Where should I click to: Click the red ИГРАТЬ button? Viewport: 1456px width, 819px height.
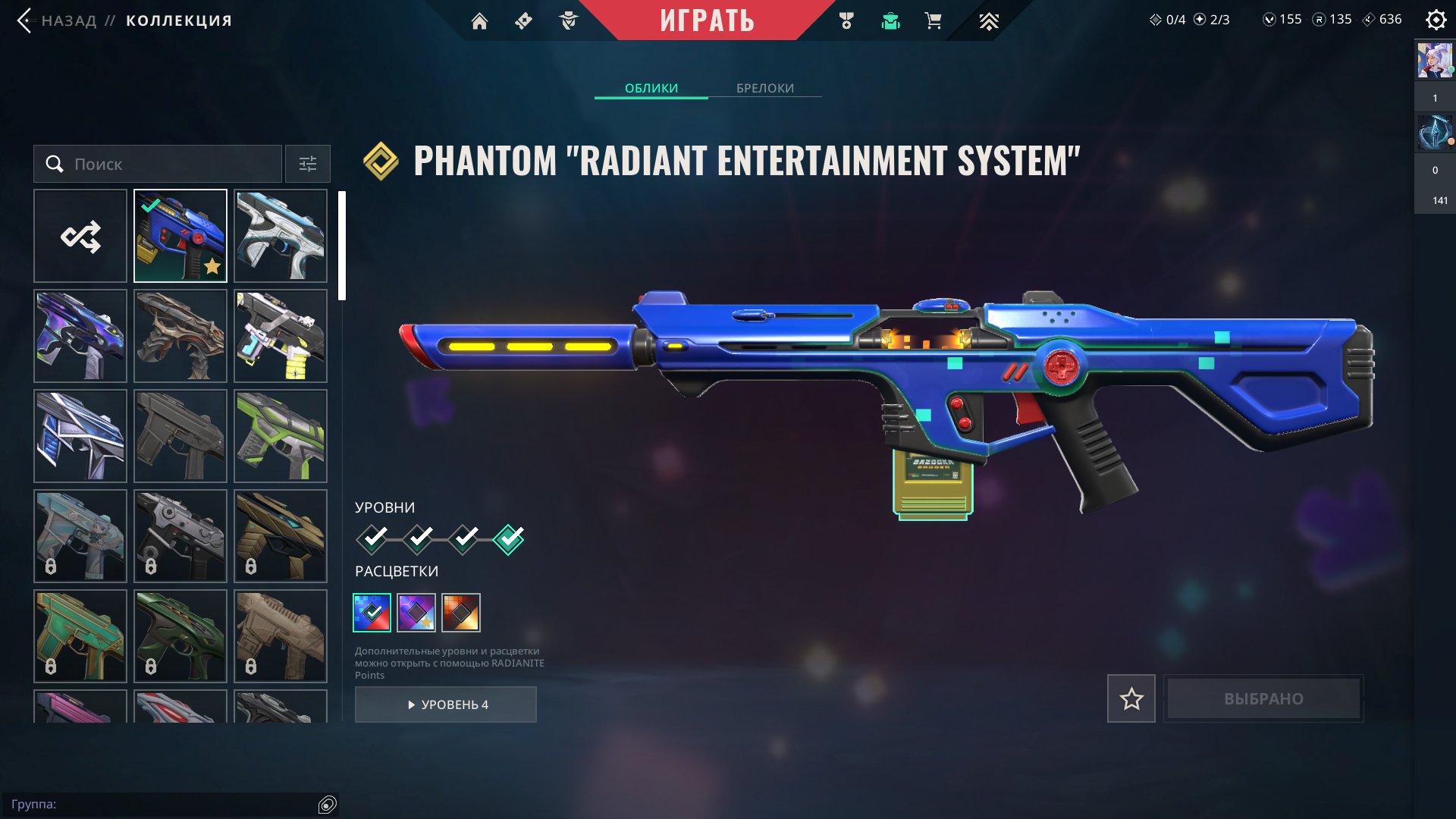tap(707, 20)
